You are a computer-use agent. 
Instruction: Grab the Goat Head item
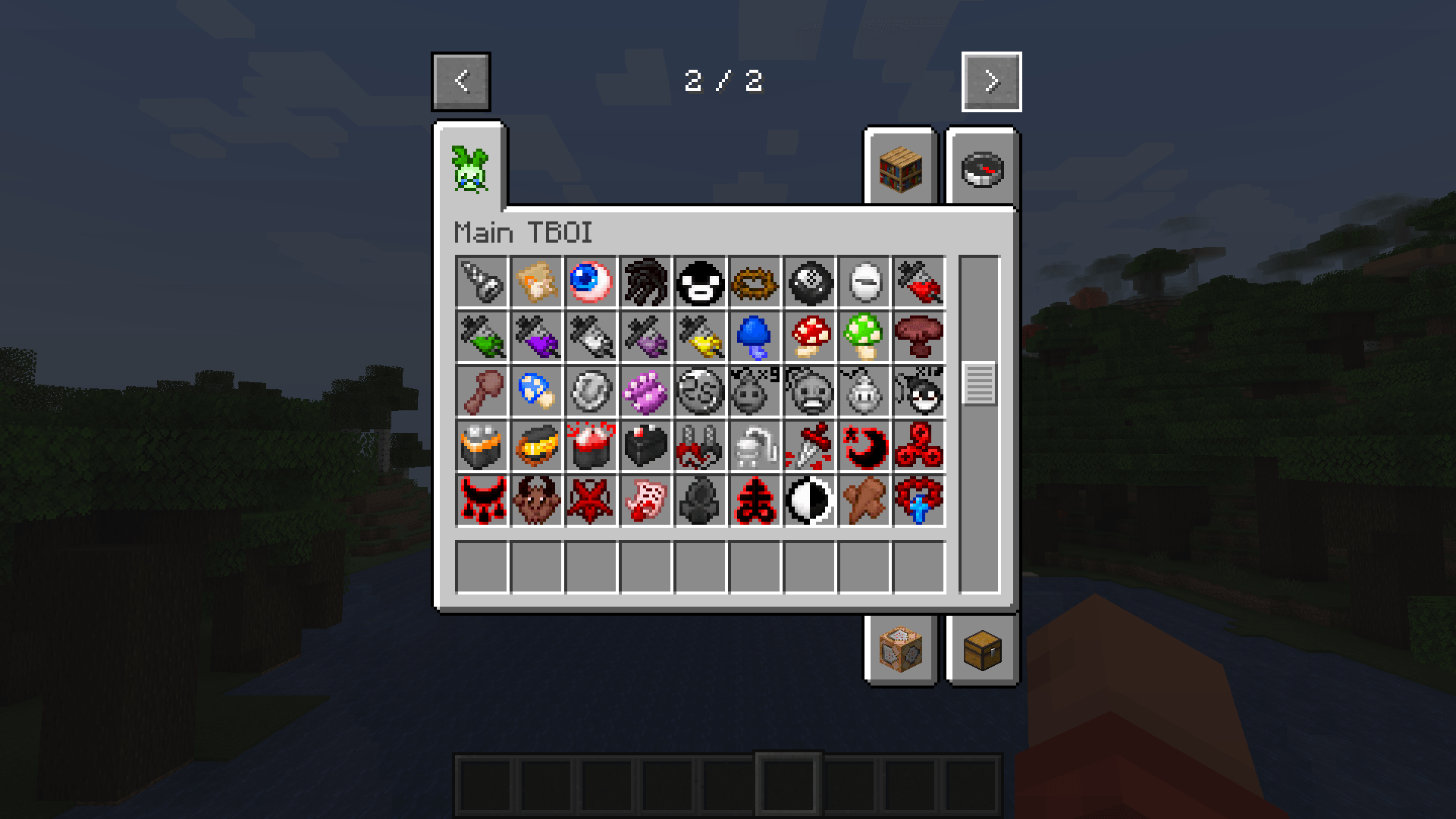point(536,500)
